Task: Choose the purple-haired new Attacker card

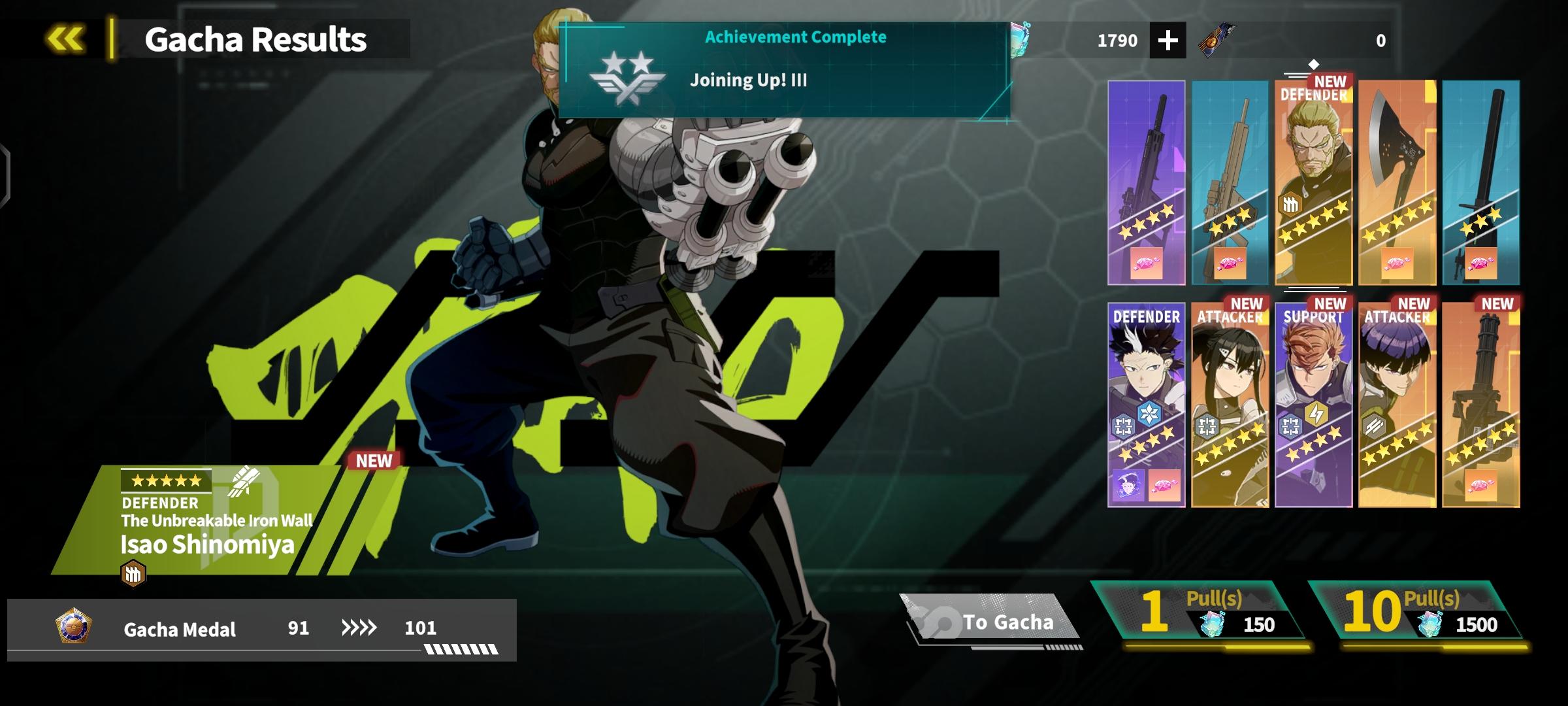Action: point(1397,405)
